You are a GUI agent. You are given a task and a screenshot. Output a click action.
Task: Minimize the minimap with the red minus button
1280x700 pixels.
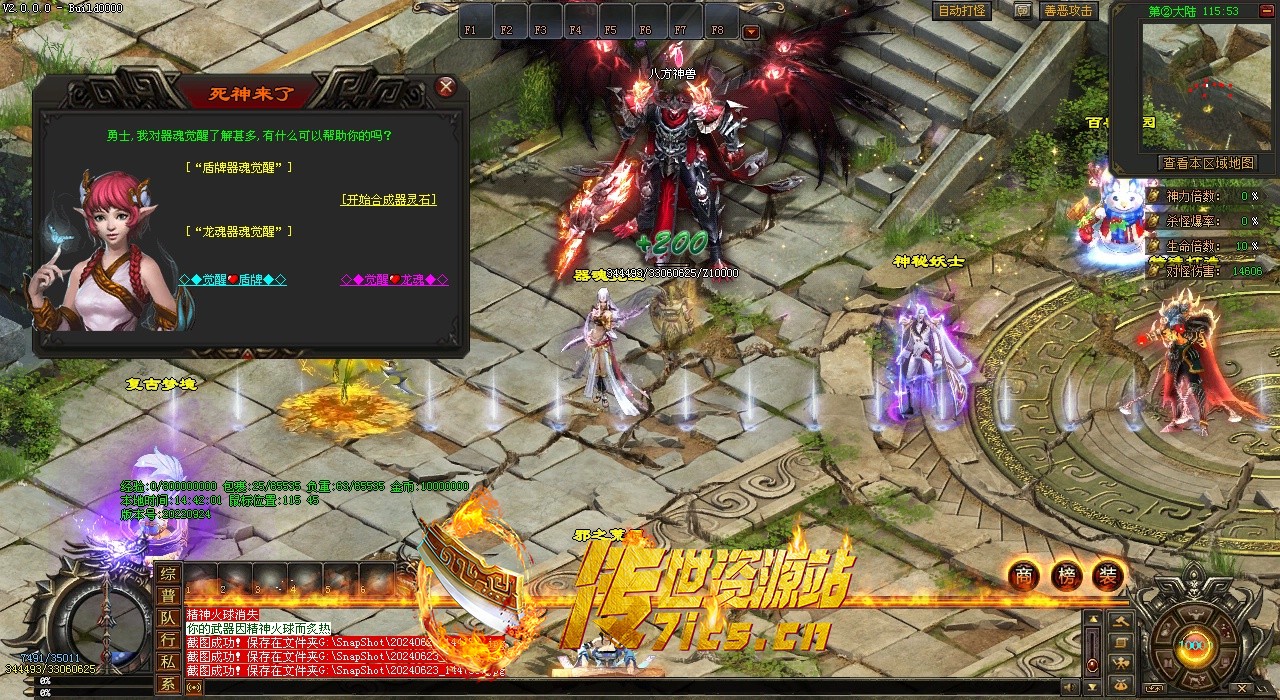[x=1269, y=12]
